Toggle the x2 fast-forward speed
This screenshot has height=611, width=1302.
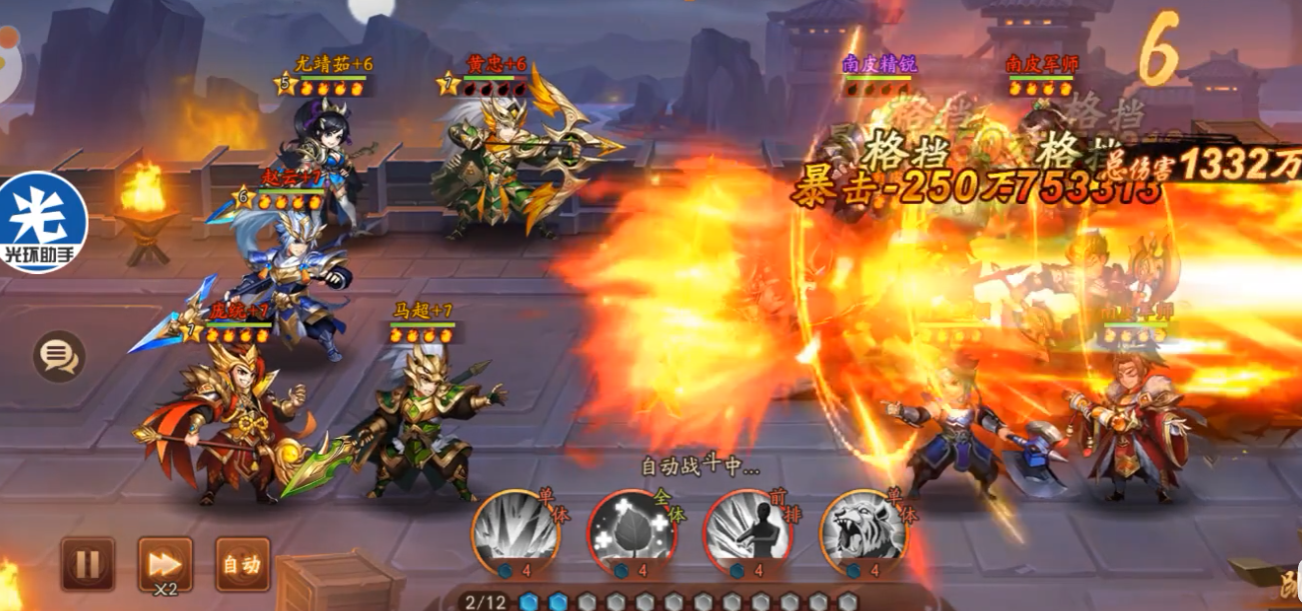tap(165, 564)
